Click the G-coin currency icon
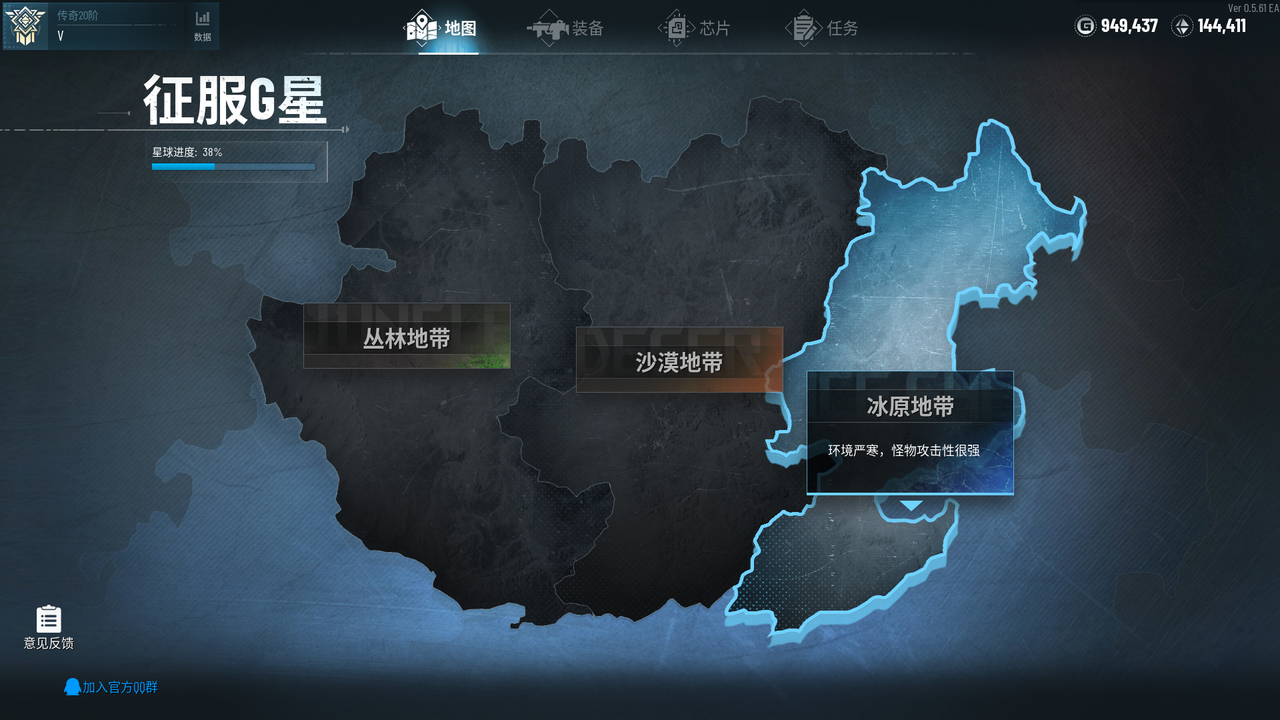This screenshot has height=720, width=1280. pos(1085,26)
